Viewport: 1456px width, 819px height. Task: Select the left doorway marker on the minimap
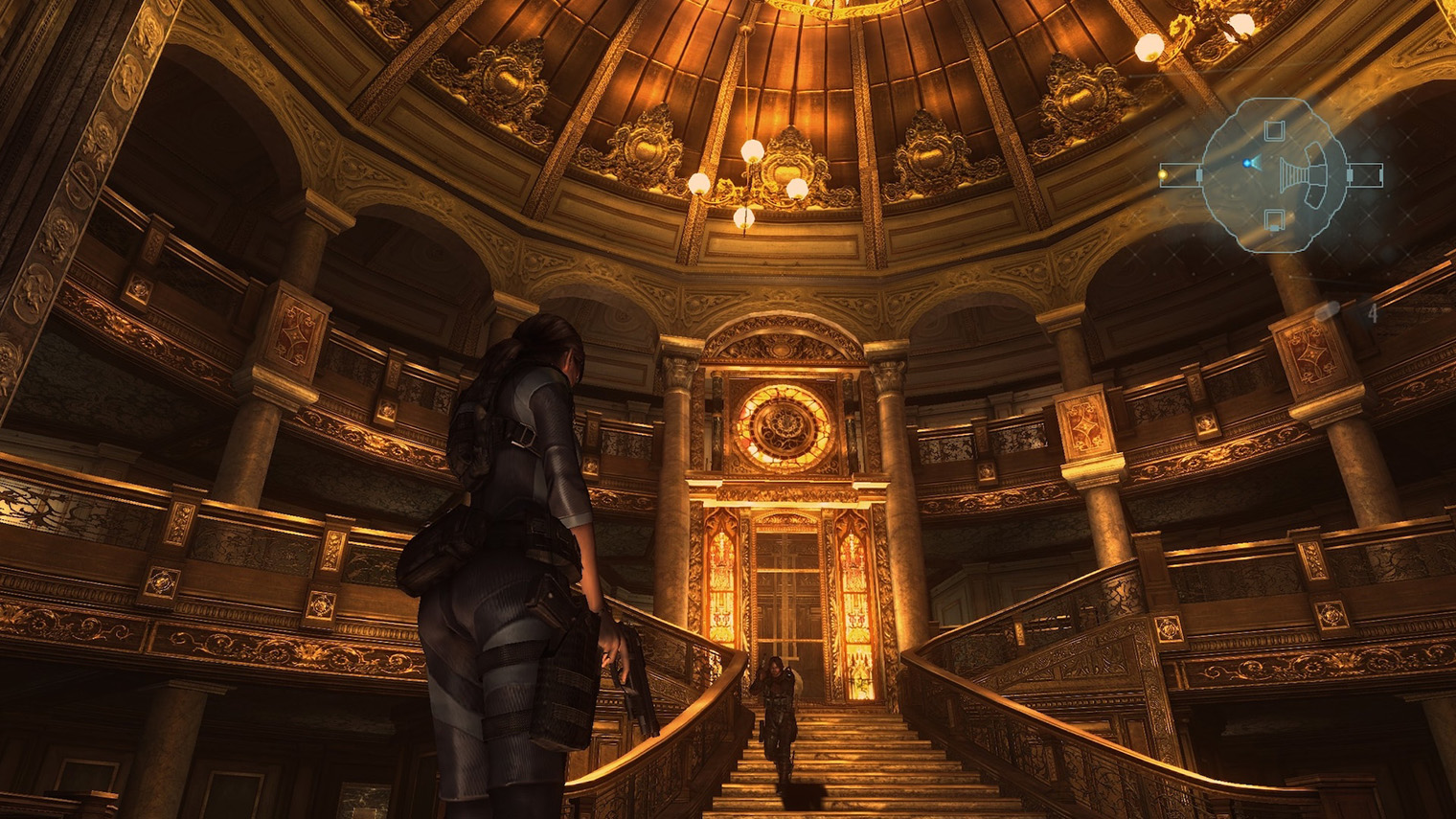[x=1198, y=173]
